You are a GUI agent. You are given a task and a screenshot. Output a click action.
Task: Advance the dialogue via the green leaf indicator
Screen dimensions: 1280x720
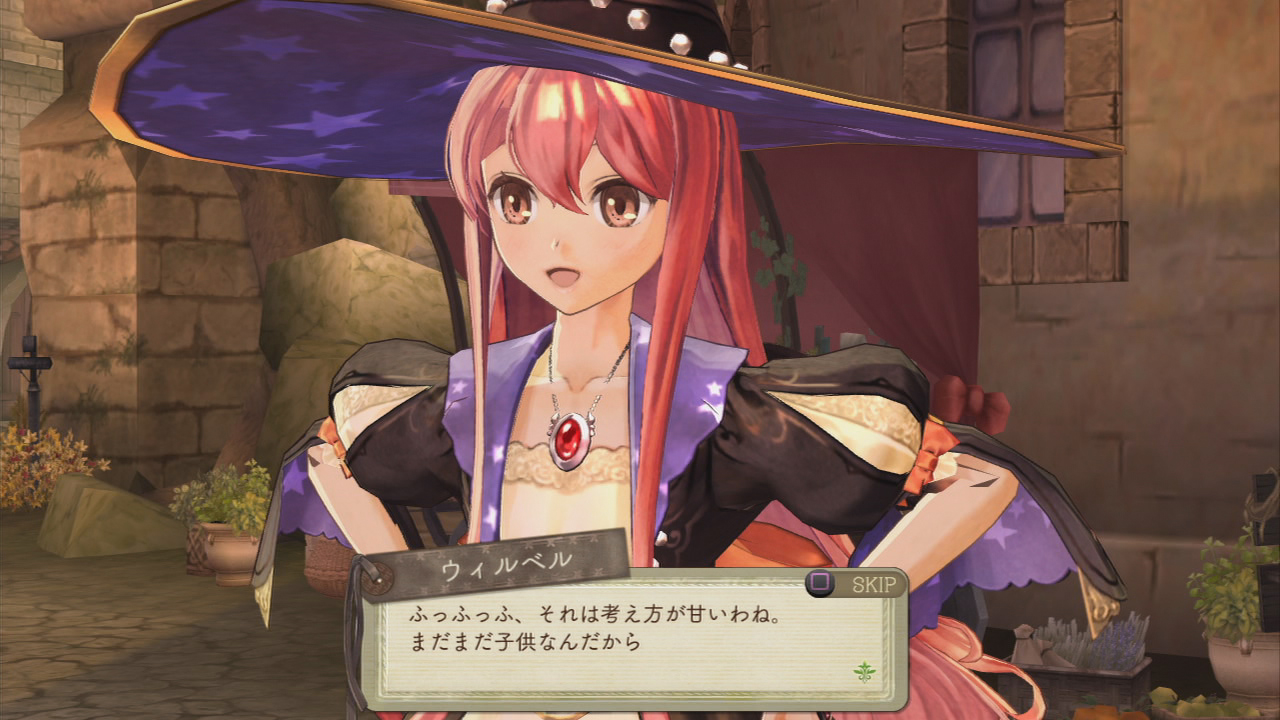[862, 670]
